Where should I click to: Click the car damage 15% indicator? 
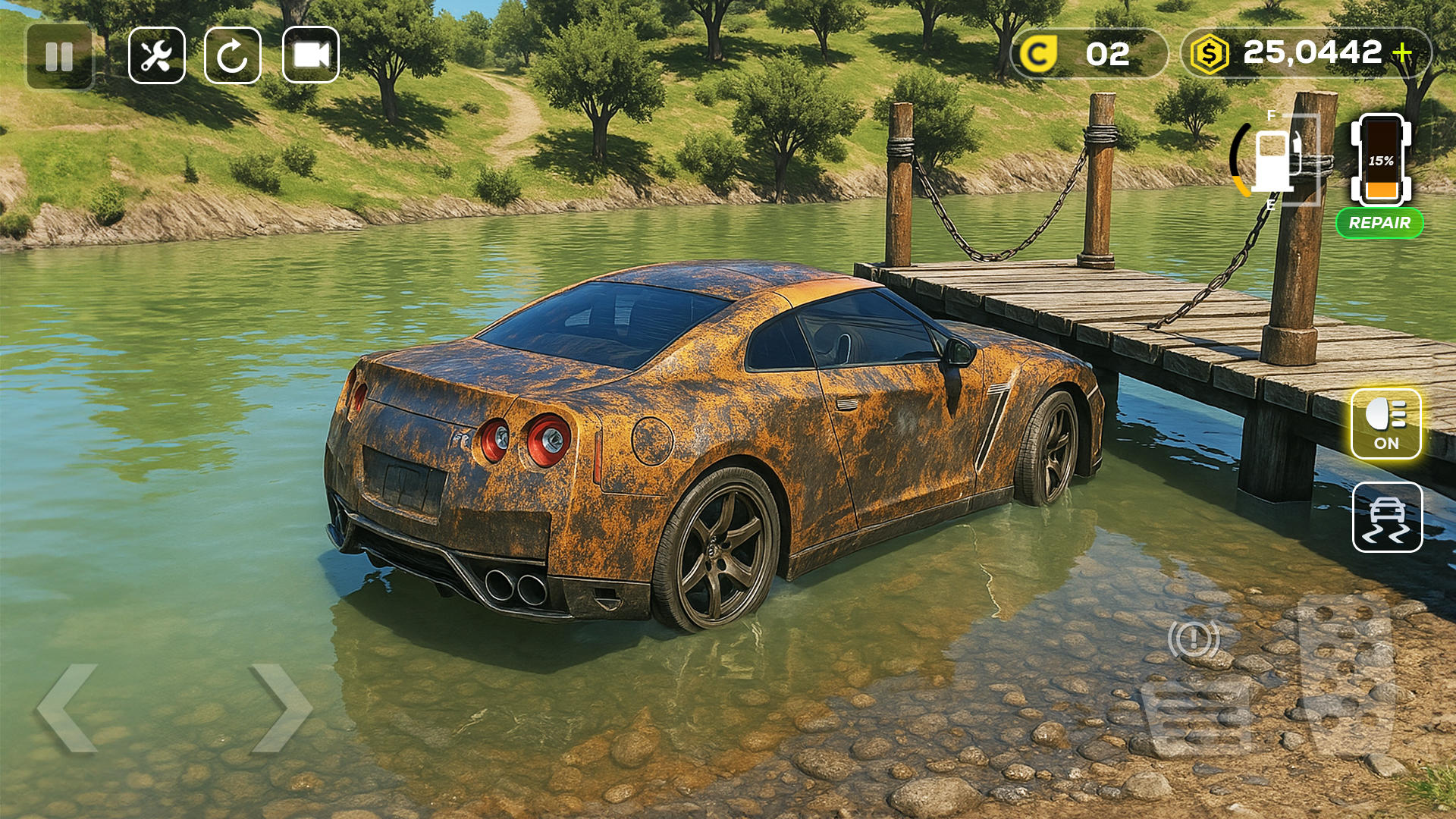point(1381,161)
